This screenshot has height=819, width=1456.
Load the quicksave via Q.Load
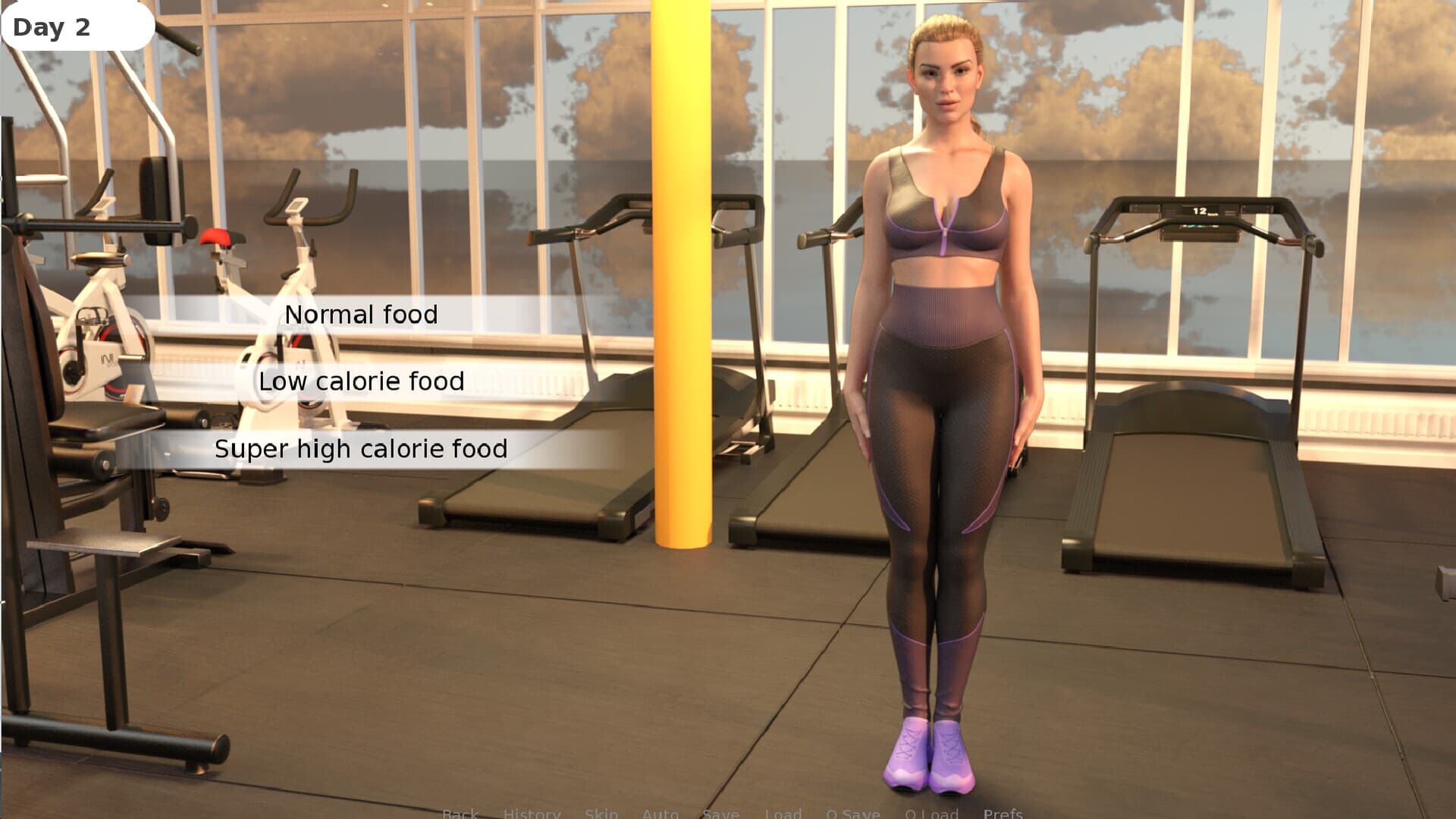point(931,814)
